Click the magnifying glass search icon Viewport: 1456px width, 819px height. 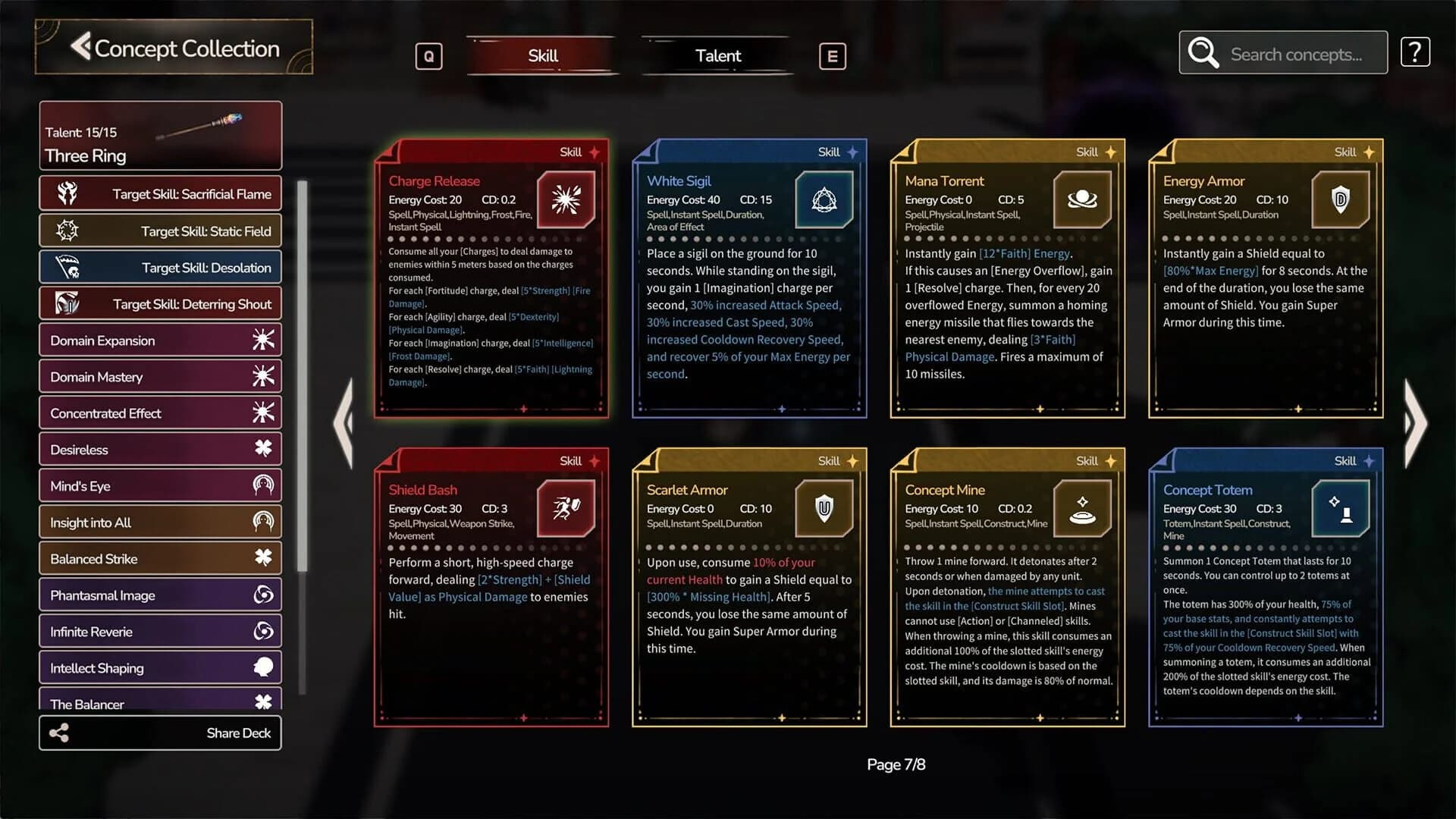tap(1203, 52)
